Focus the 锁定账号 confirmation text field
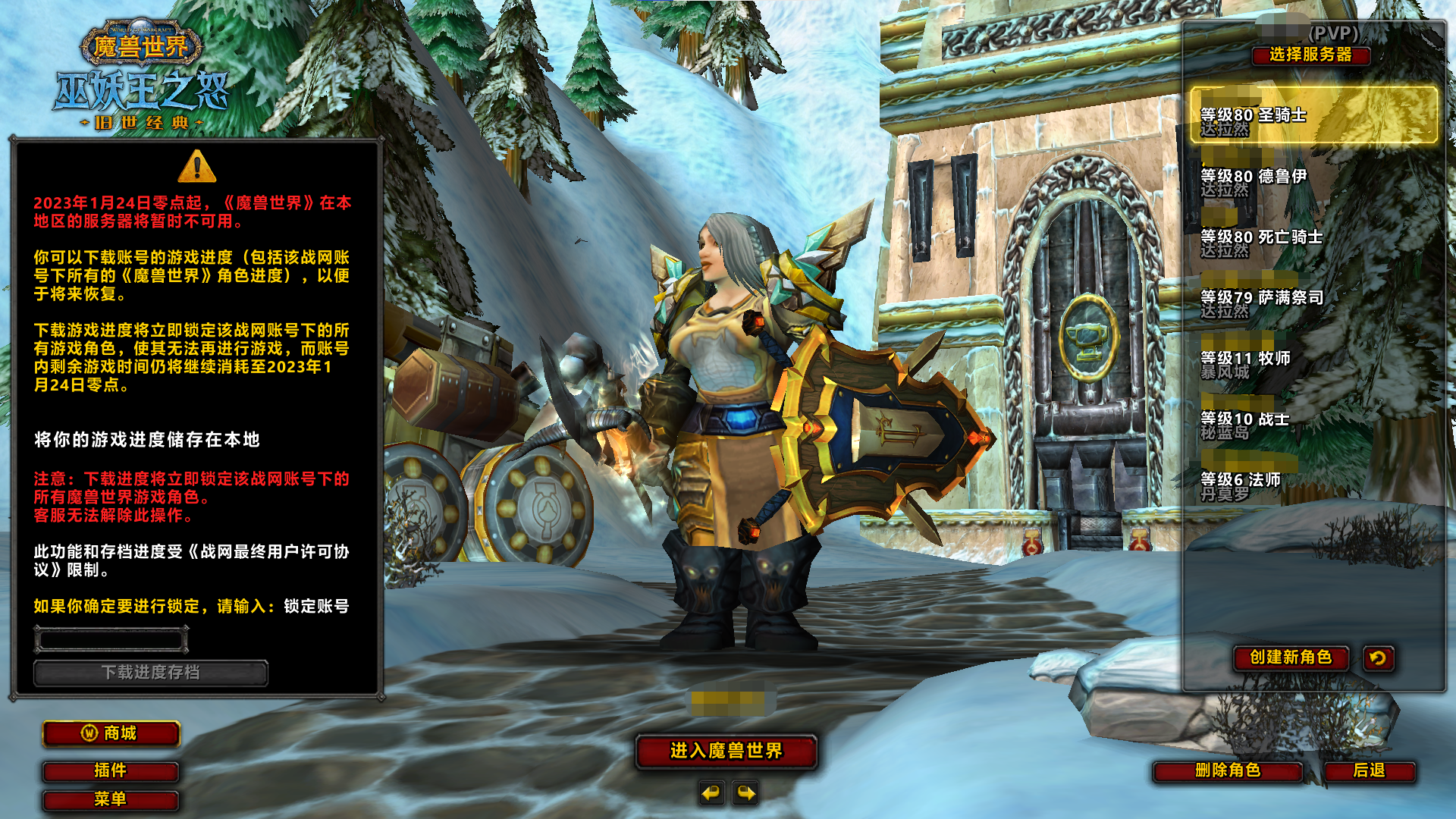1456x819 pixels. (x=111, y=640)
